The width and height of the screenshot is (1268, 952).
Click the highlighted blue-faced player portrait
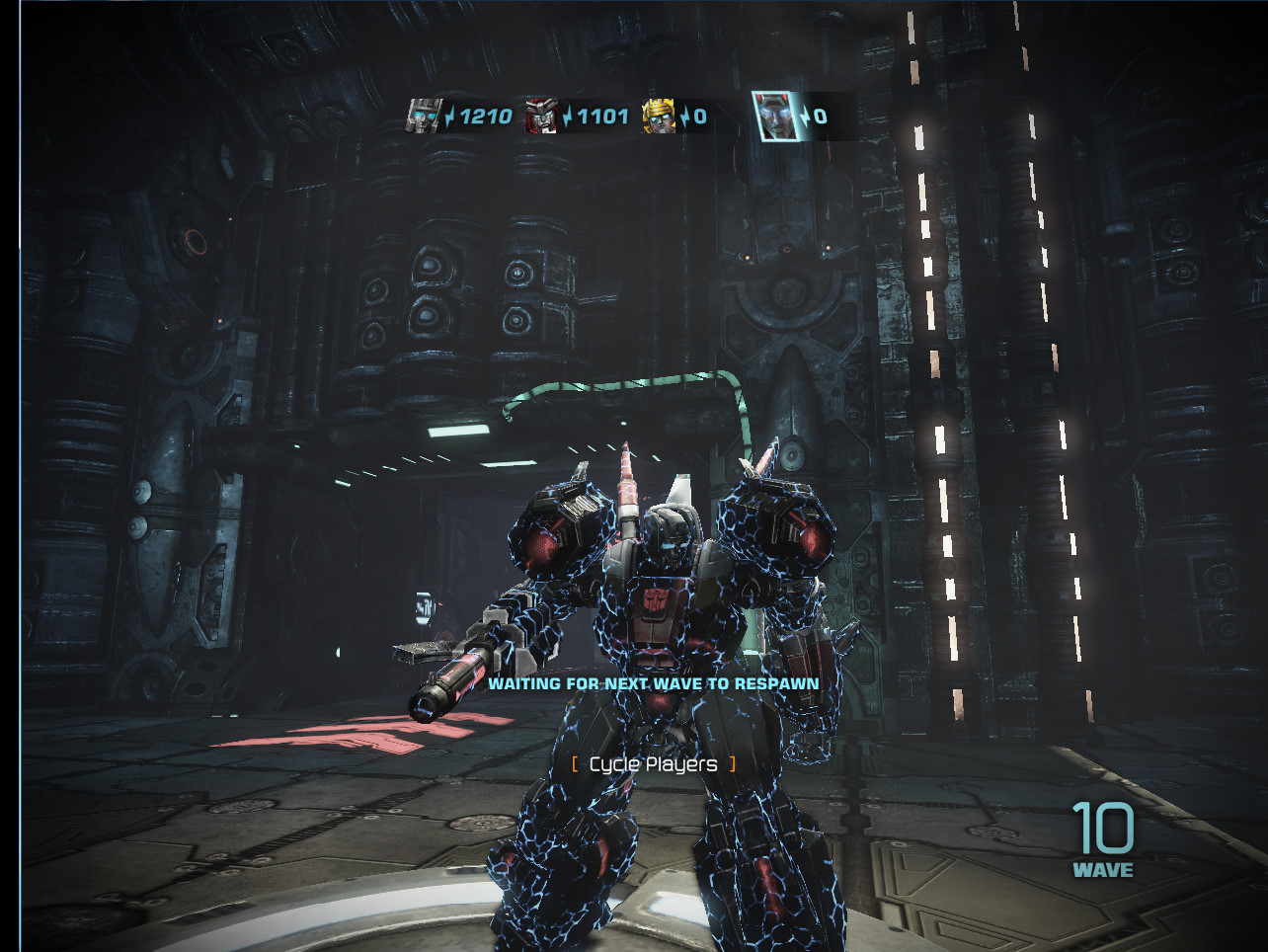[x=775, y=116]
